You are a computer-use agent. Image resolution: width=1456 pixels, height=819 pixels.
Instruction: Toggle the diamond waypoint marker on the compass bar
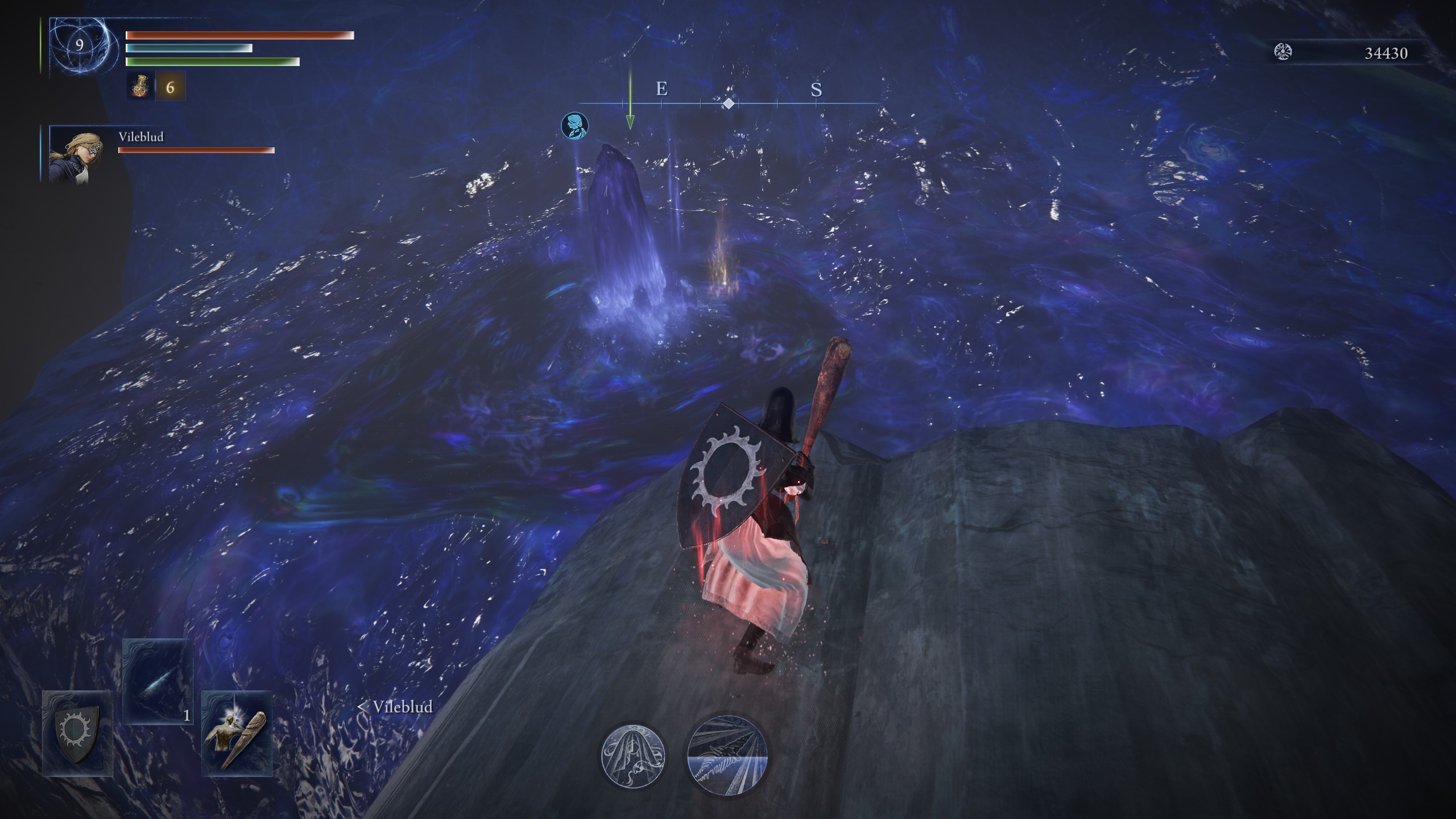click(730, 104)
